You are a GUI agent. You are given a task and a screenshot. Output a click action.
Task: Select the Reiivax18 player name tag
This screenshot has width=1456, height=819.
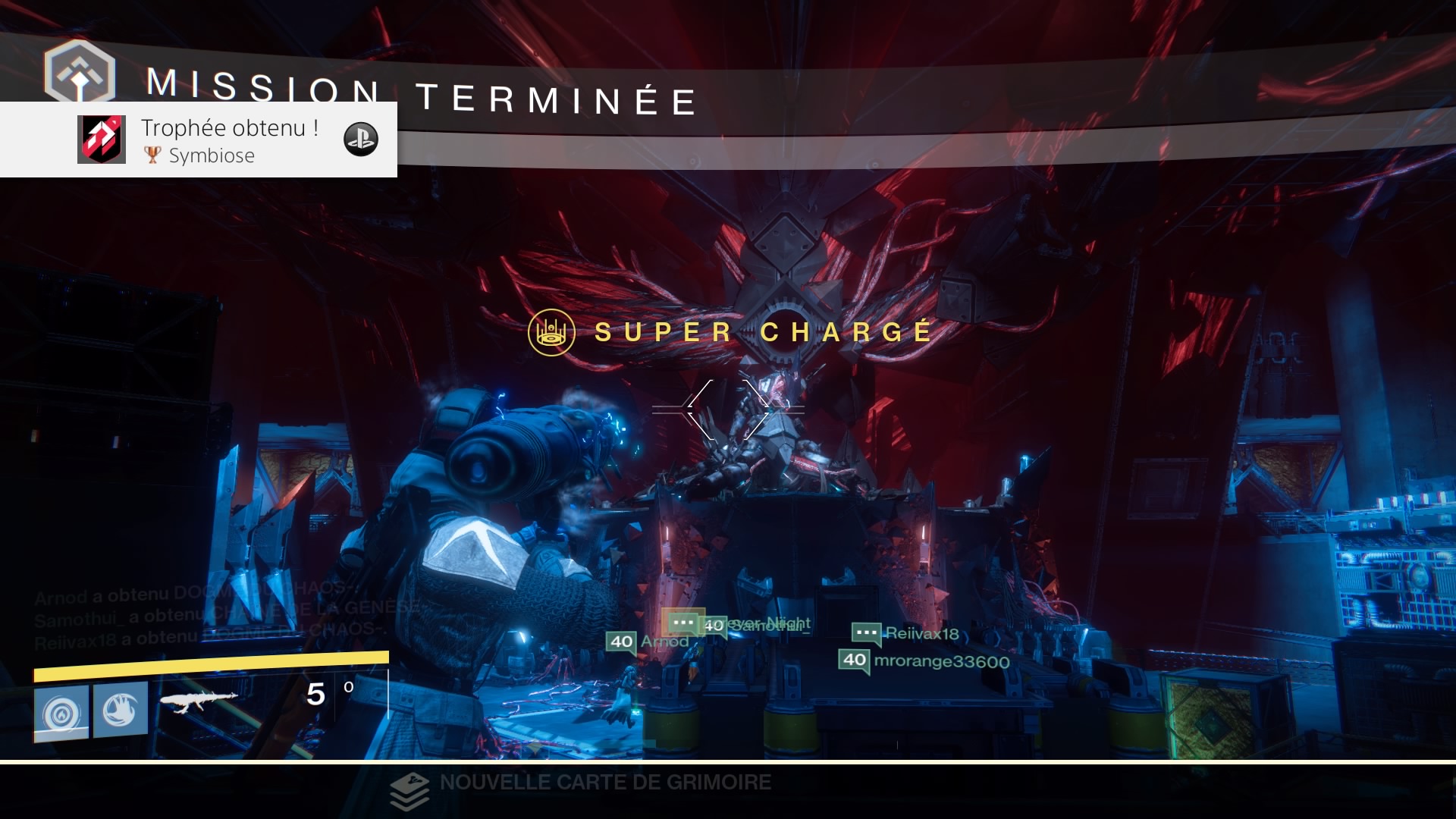tap(921, 634)
